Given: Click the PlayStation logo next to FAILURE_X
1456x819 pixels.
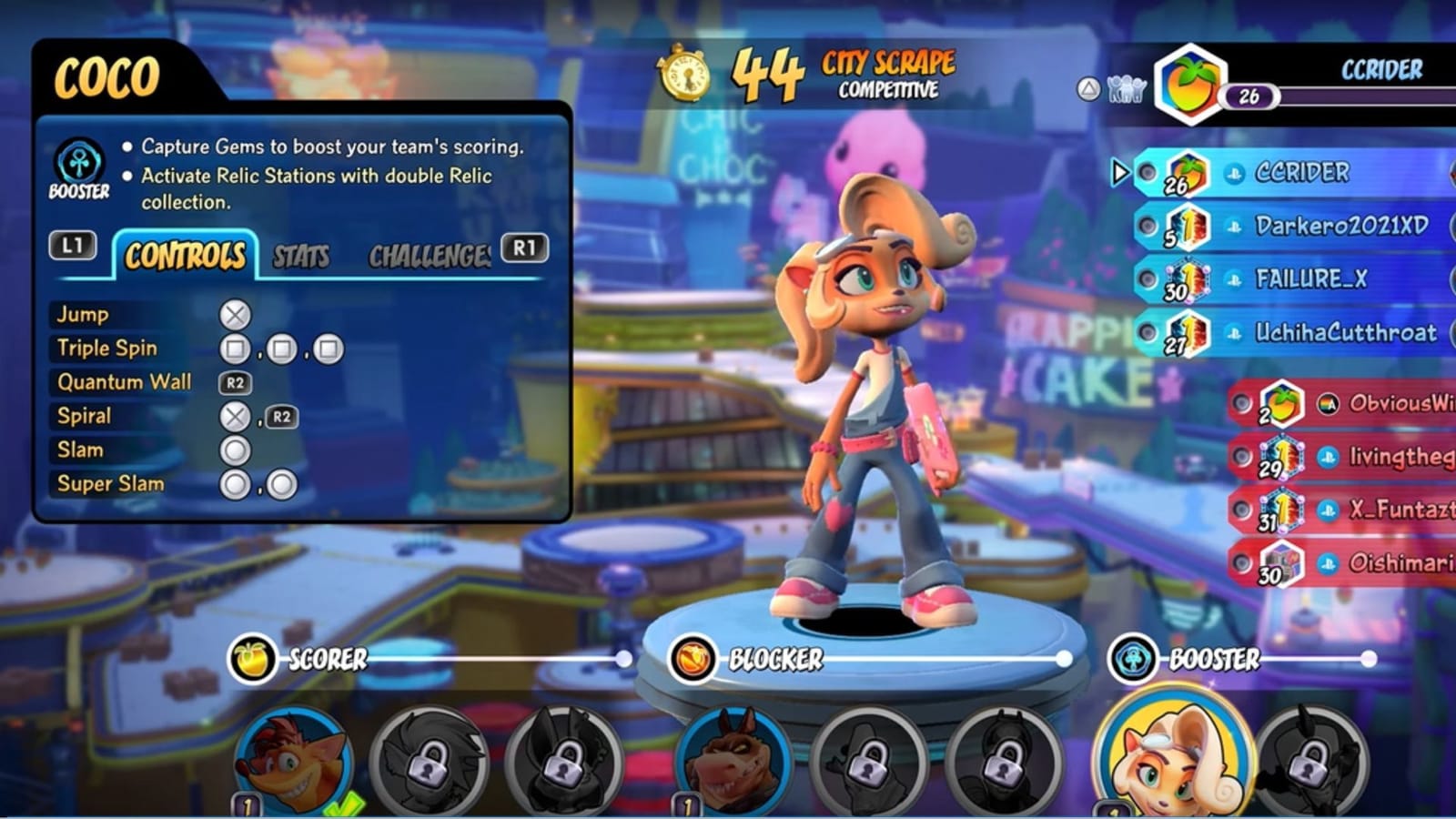Looking at the screenshot, I should 1234,280.
